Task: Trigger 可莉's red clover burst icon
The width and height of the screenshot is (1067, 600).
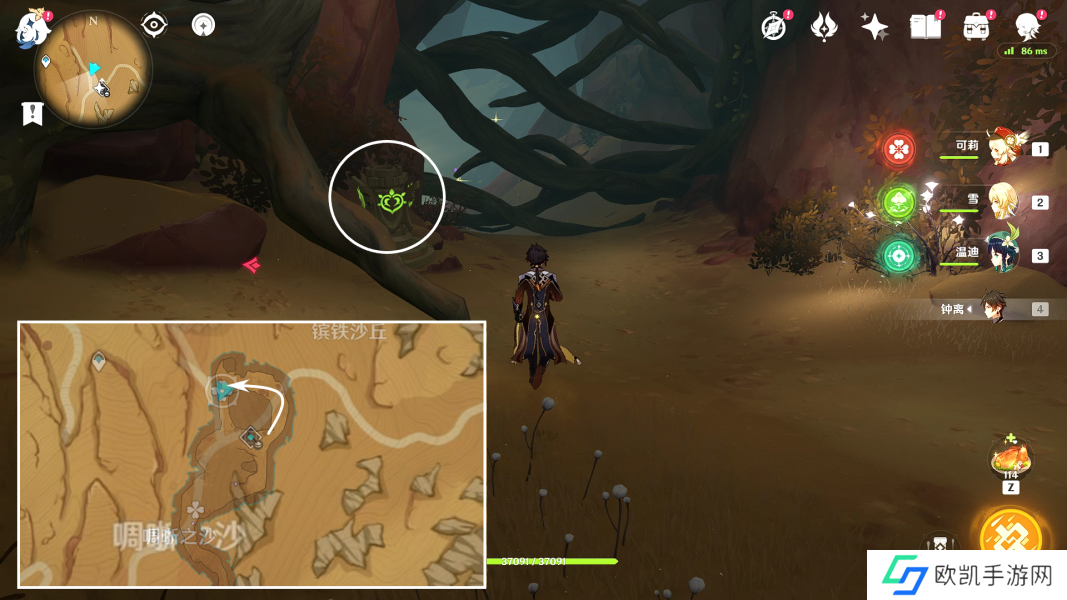Action: click(899, 150)
